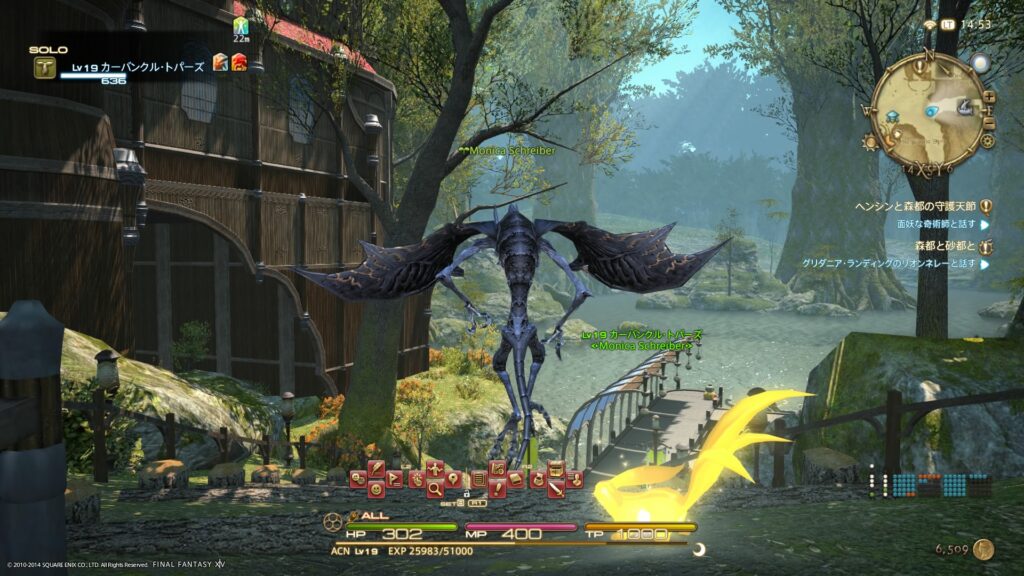1024x576 pixels.
Task: Open the magnifying glass search icon
Action: coord(435,489)
